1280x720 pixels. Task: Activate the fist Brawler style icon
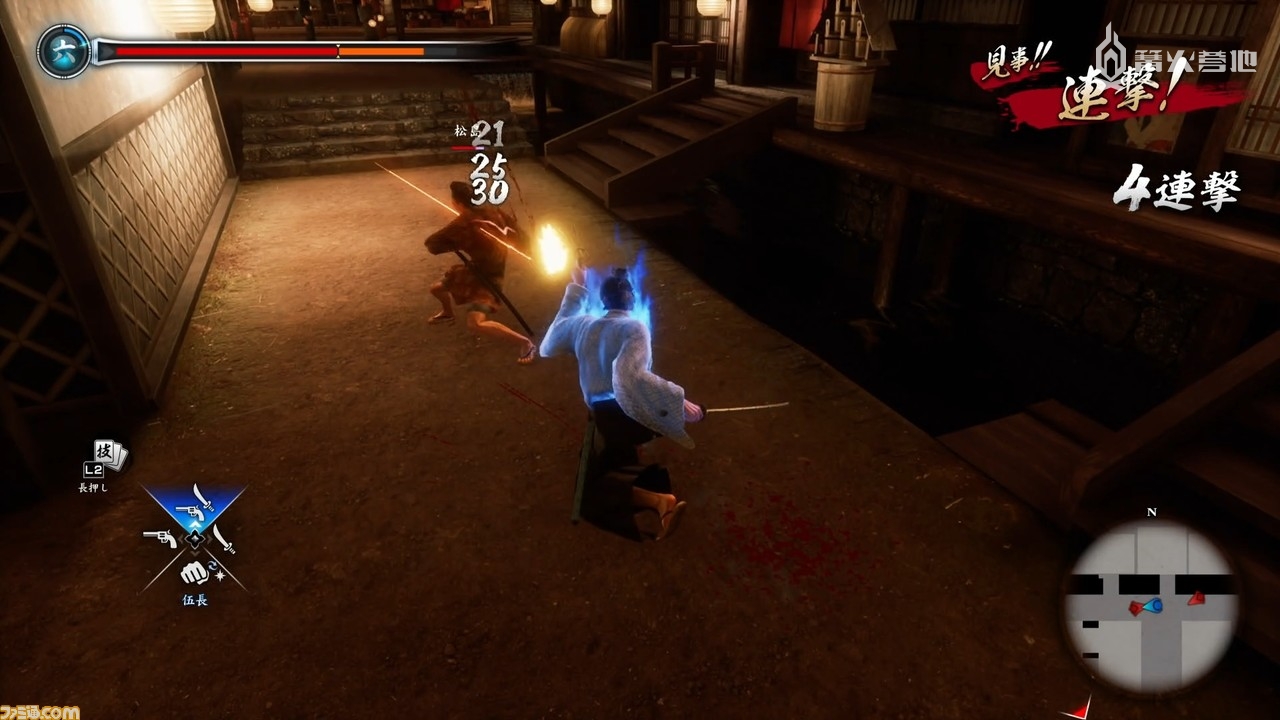(x=194, y=572)
